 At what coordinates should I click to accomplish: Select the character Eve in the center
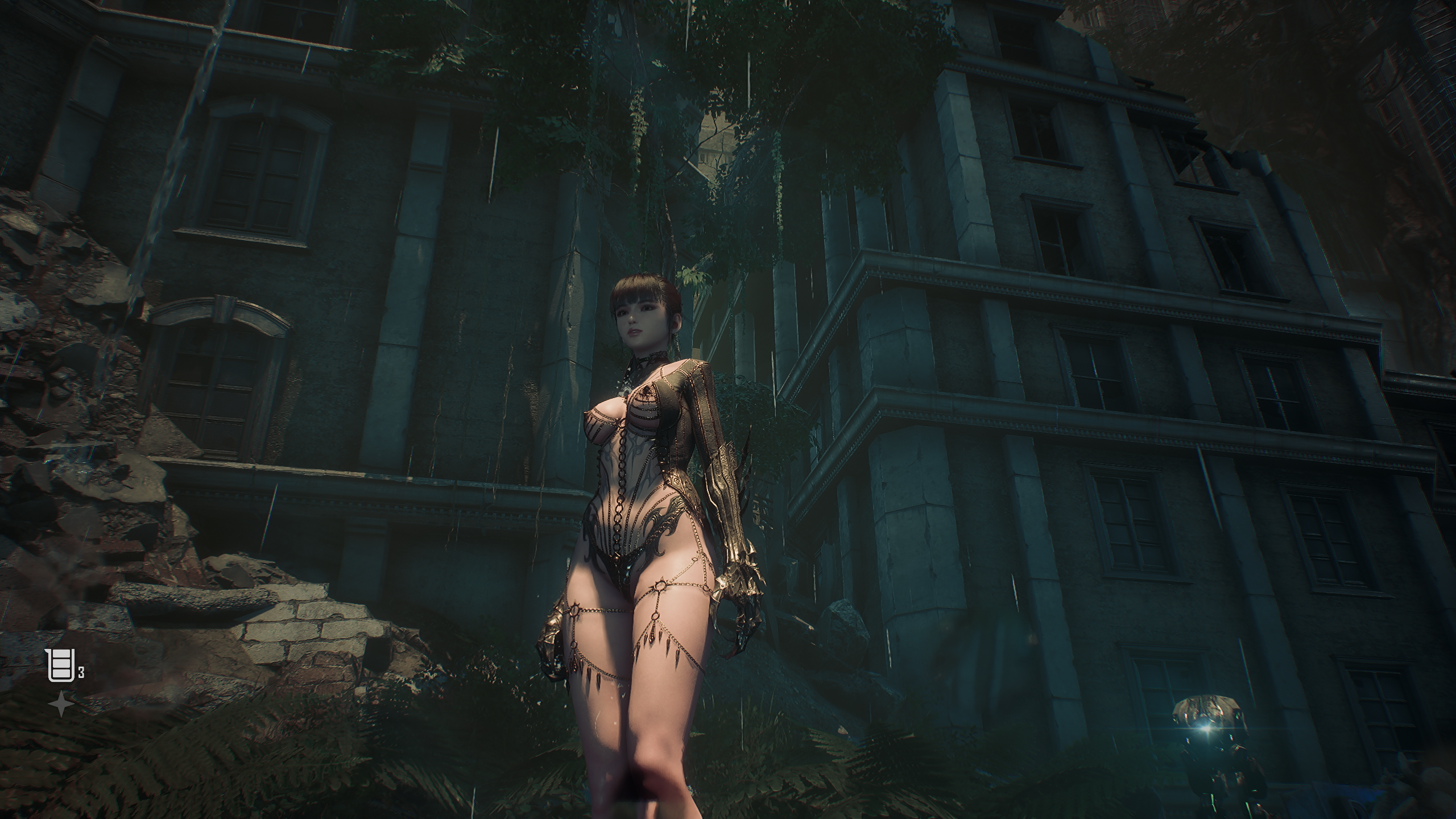pos(643,483)
